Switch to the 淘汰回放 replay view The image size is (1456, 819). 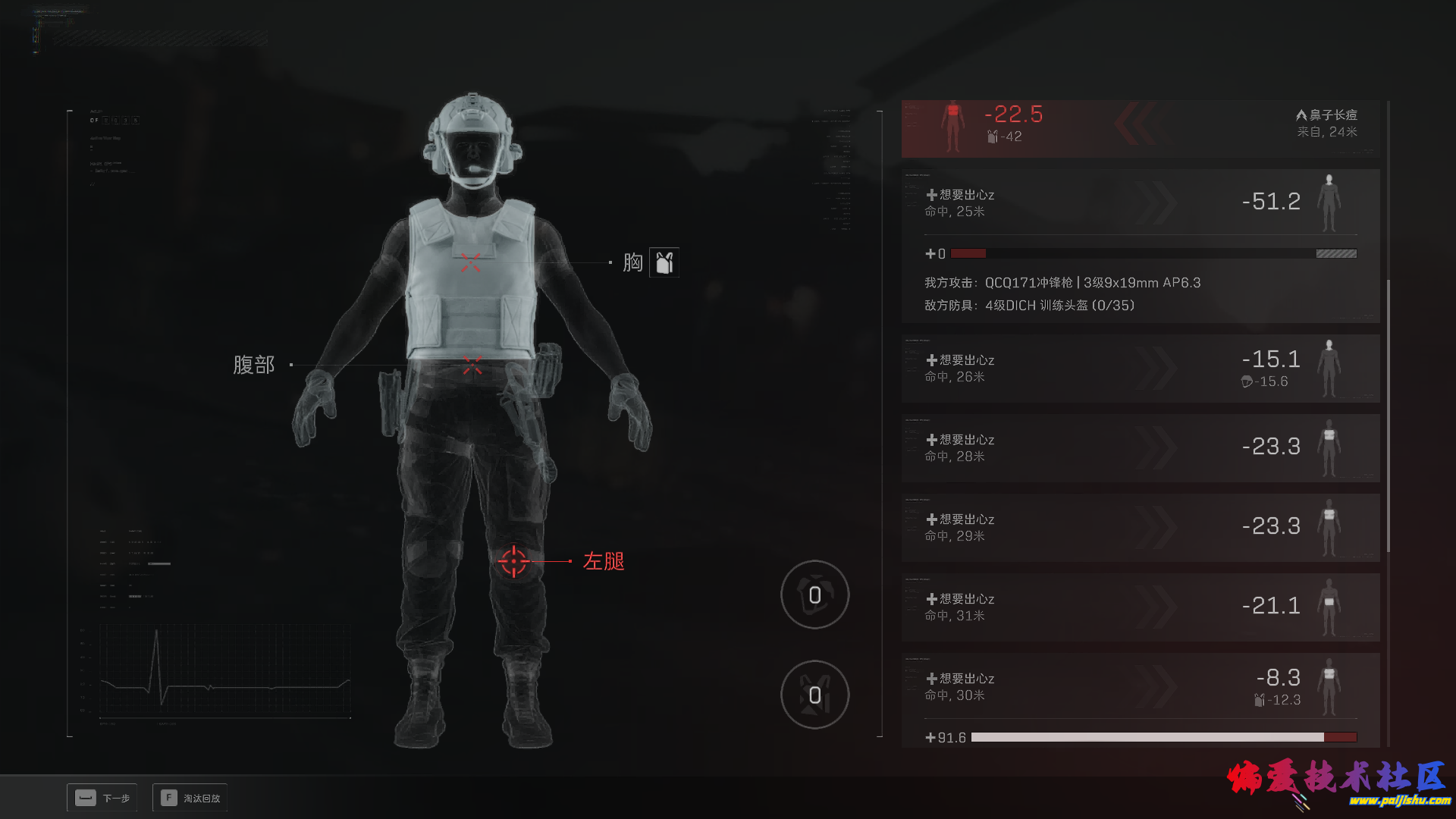click(189, 798)
